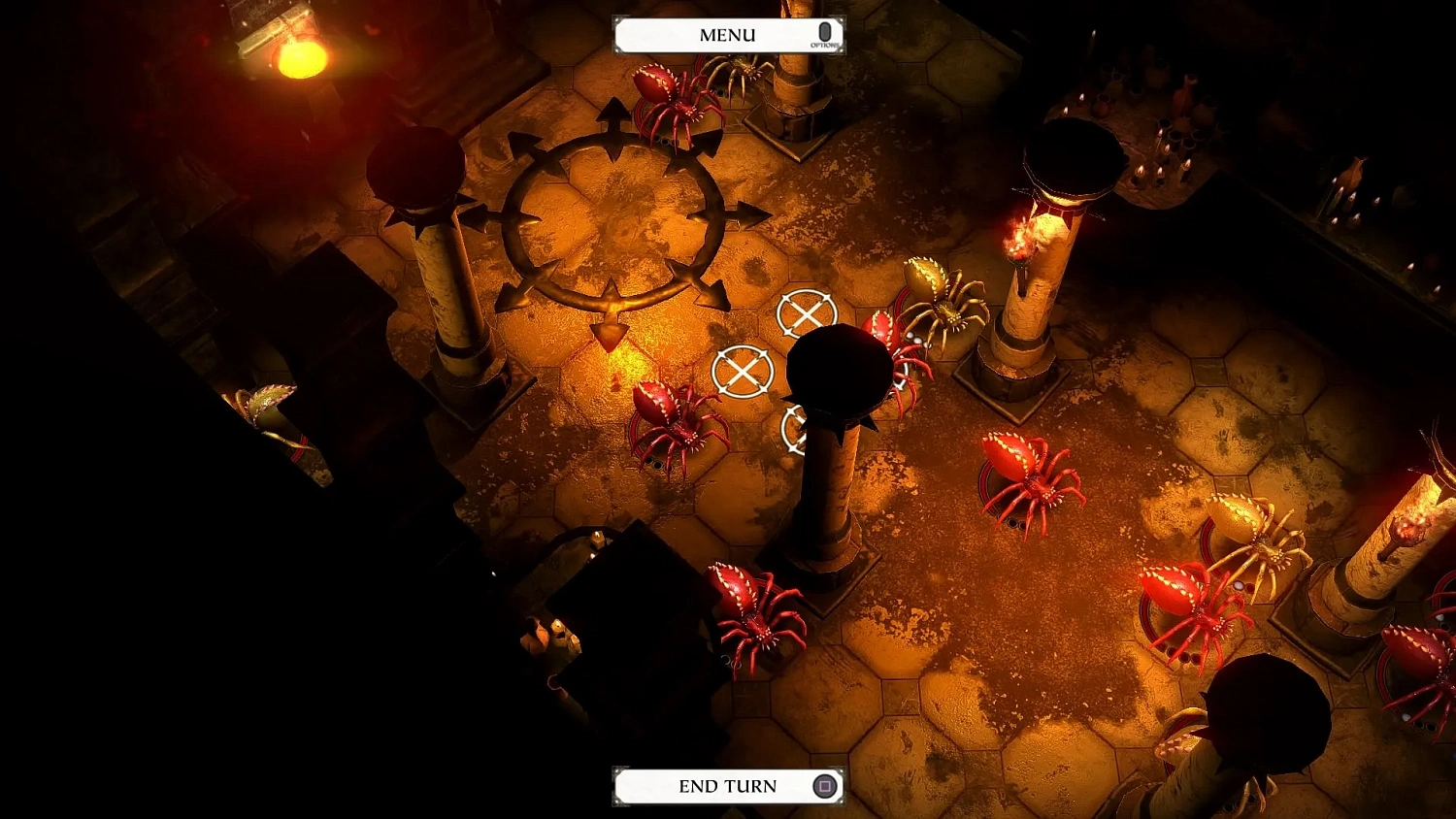This screenshot has width=1456, height=819.
Task: Select the topmost crosshair movement marker
Action: coord(805,313)
